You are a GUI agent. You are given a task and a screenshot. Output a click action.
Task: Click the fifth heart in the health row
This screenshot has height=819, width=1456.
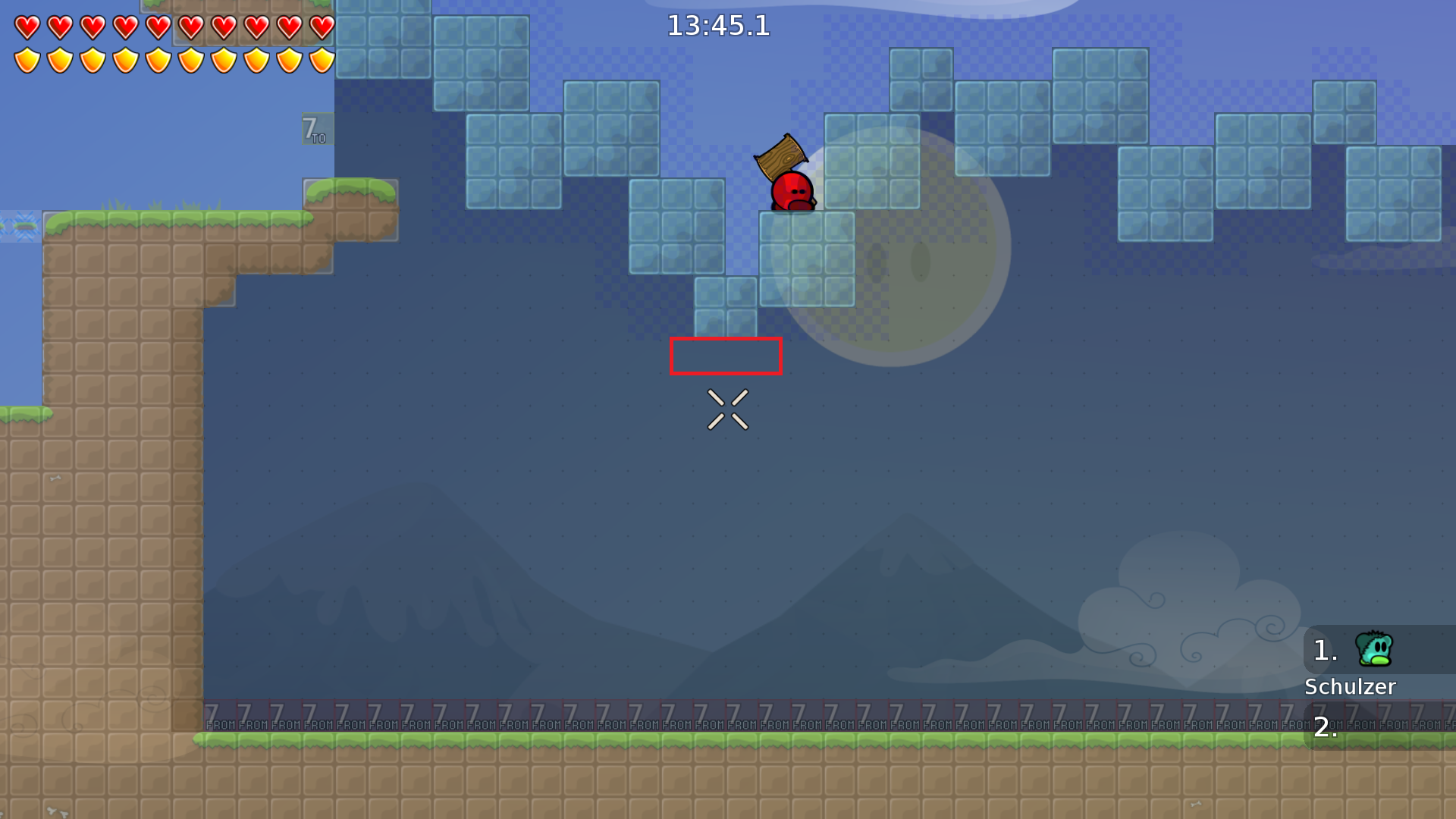coord(157,28)
